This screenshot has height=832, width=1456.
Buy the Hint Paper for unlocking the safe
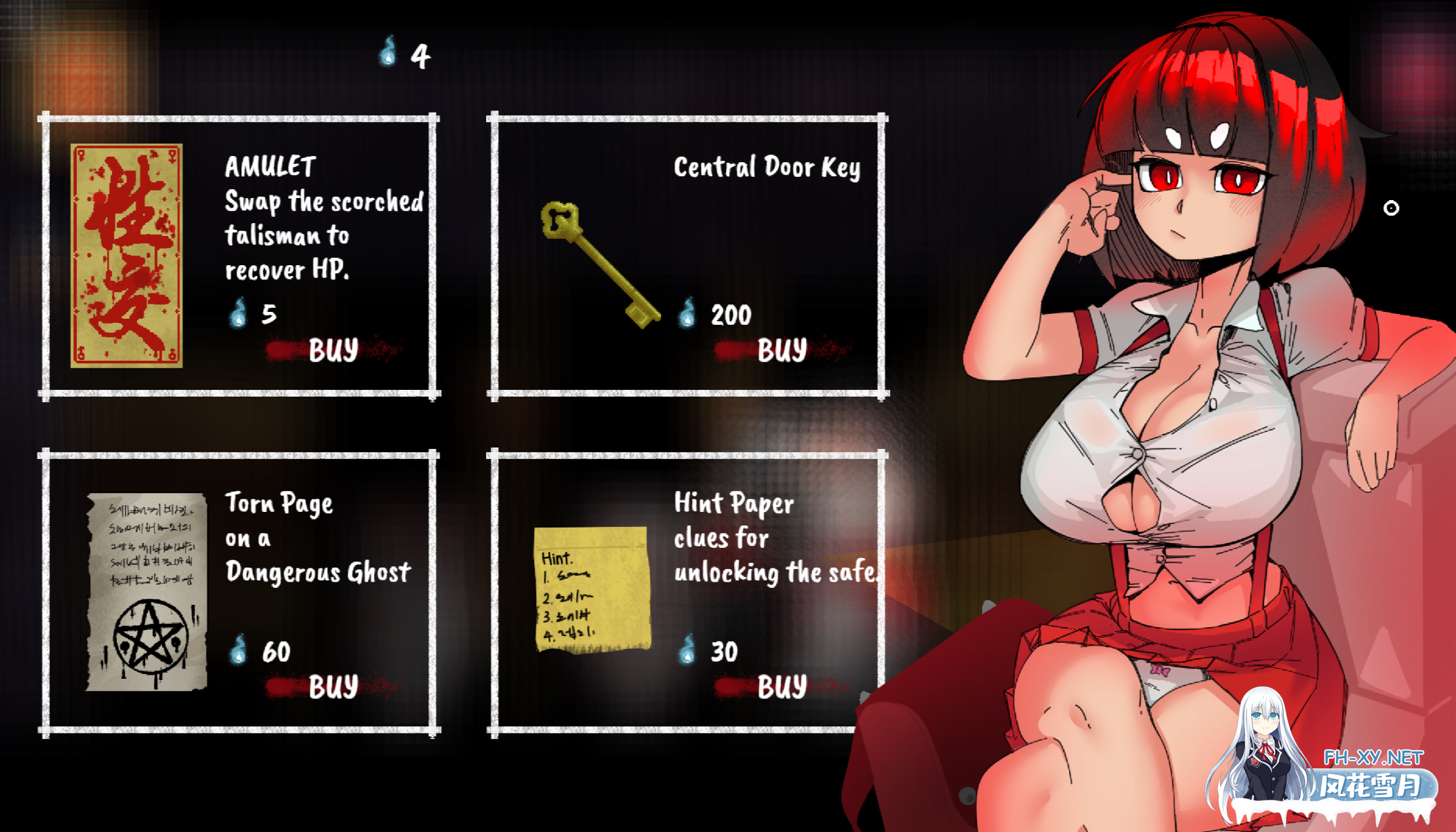[x=783, y=686]
